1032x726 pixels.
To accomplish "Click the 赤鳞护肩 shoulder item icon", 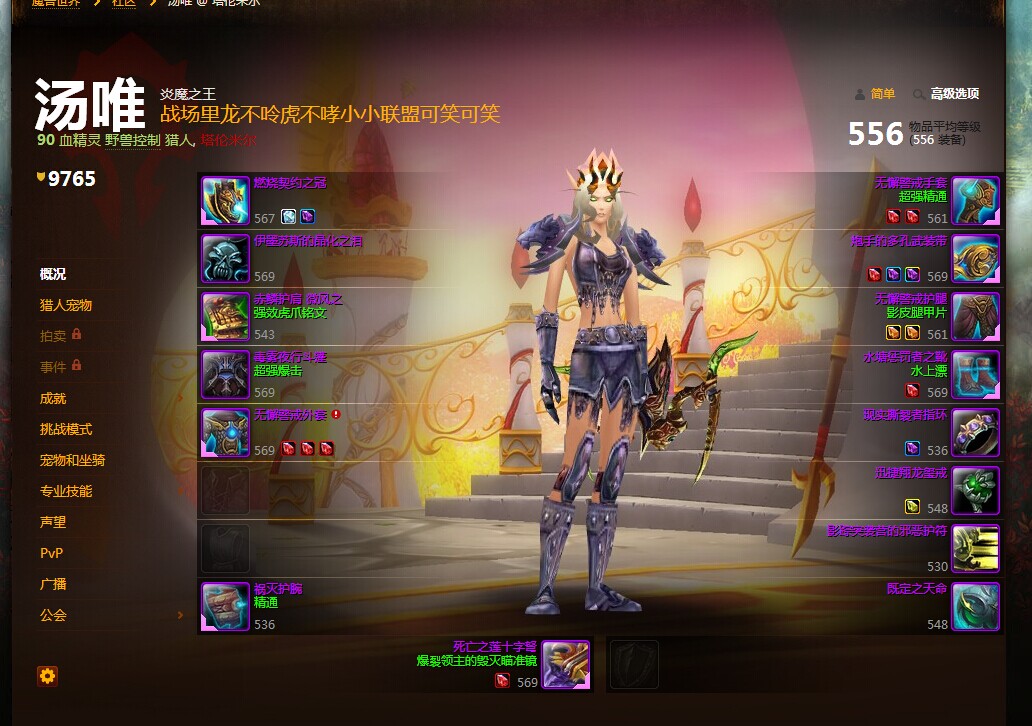I will pyautogui.click(x=225, y=317).
